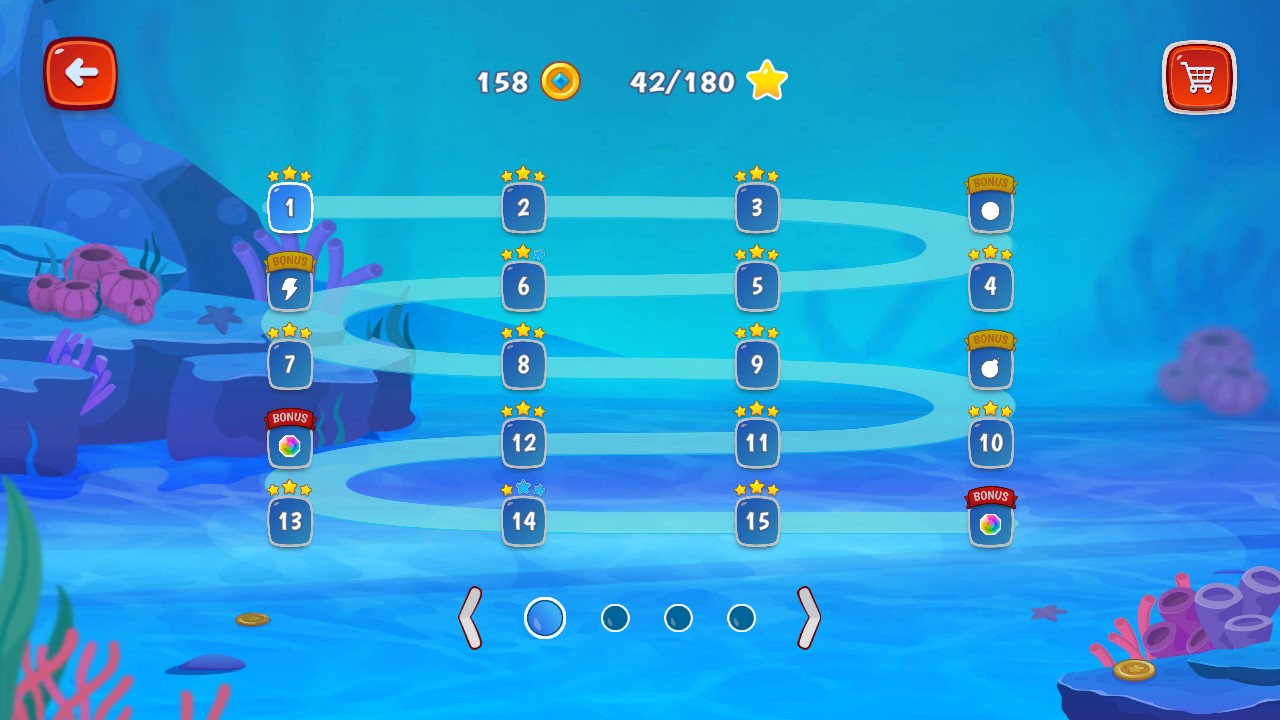Select the second page indicator dot
Screen dimensions: 1280x720
[x=615, y=617]
